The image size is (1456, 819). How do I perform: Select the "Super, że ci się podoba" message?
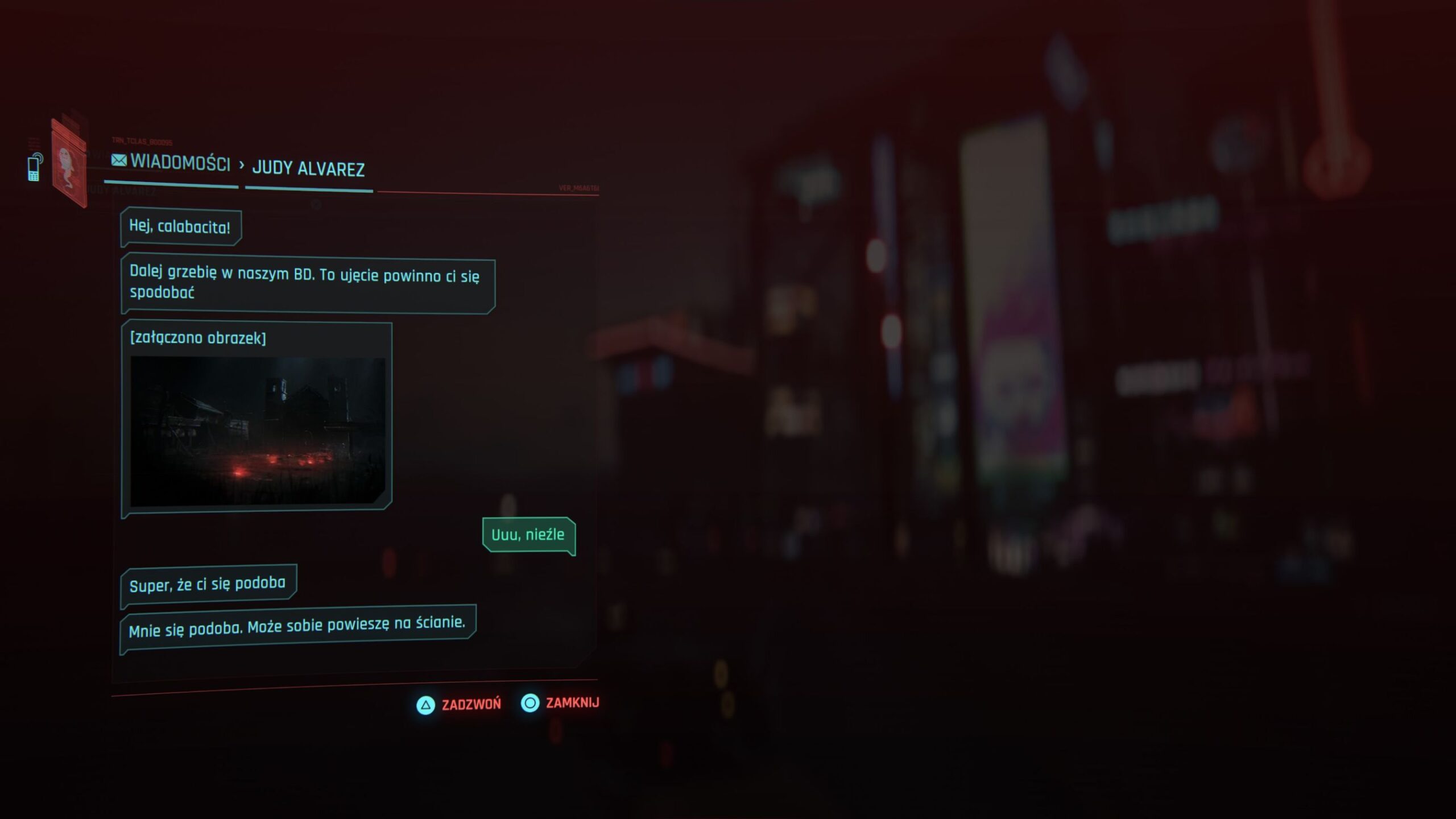(x=208, y=585)
